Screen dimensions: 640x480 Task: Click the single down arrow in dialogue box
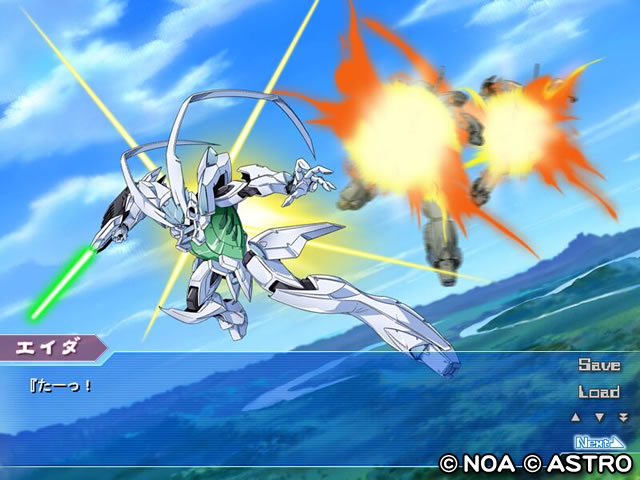click(x=599, y=417)
